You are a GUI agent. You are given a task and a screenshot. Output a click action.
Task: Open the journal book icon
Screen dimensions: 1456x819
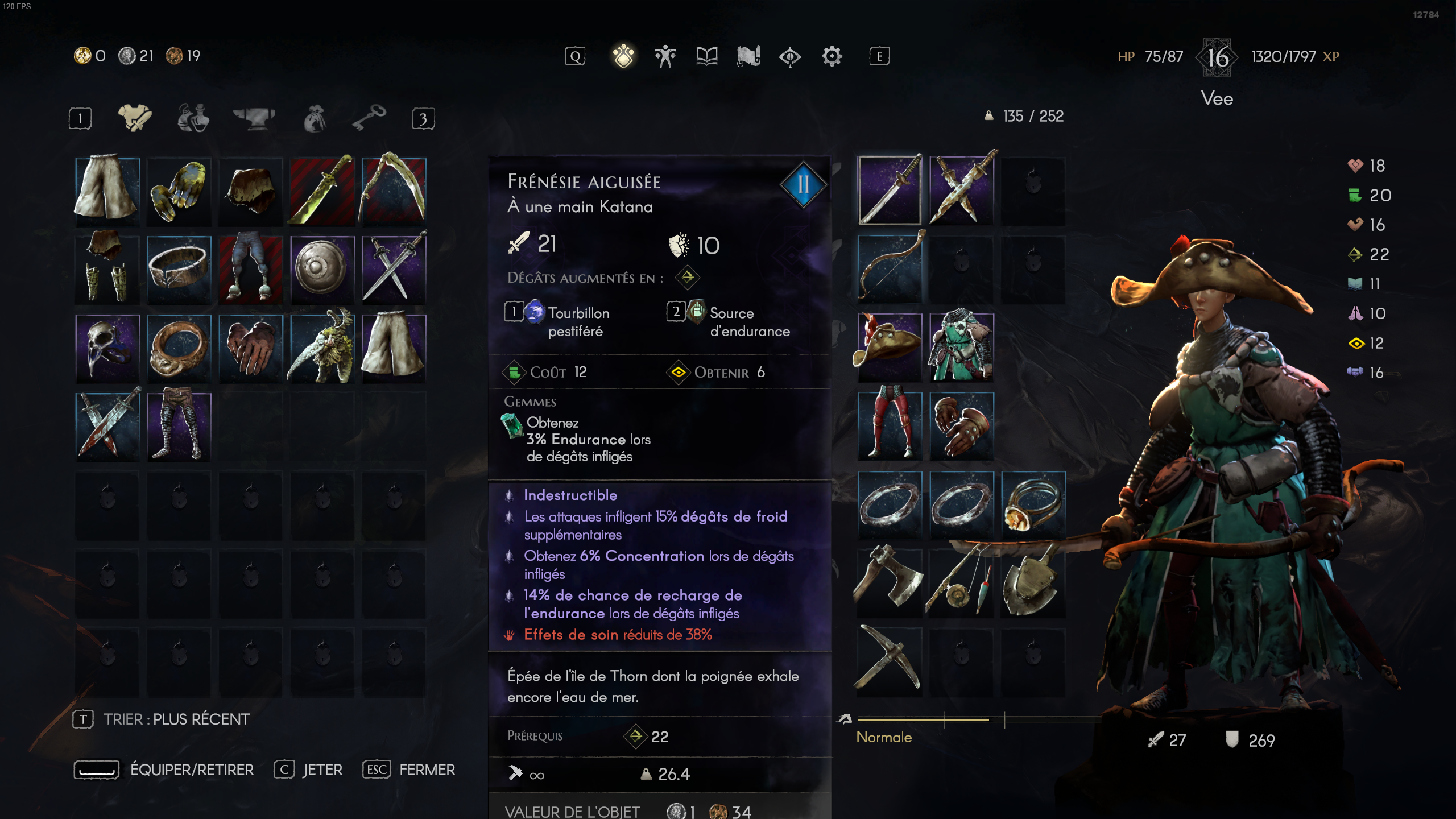706,55
